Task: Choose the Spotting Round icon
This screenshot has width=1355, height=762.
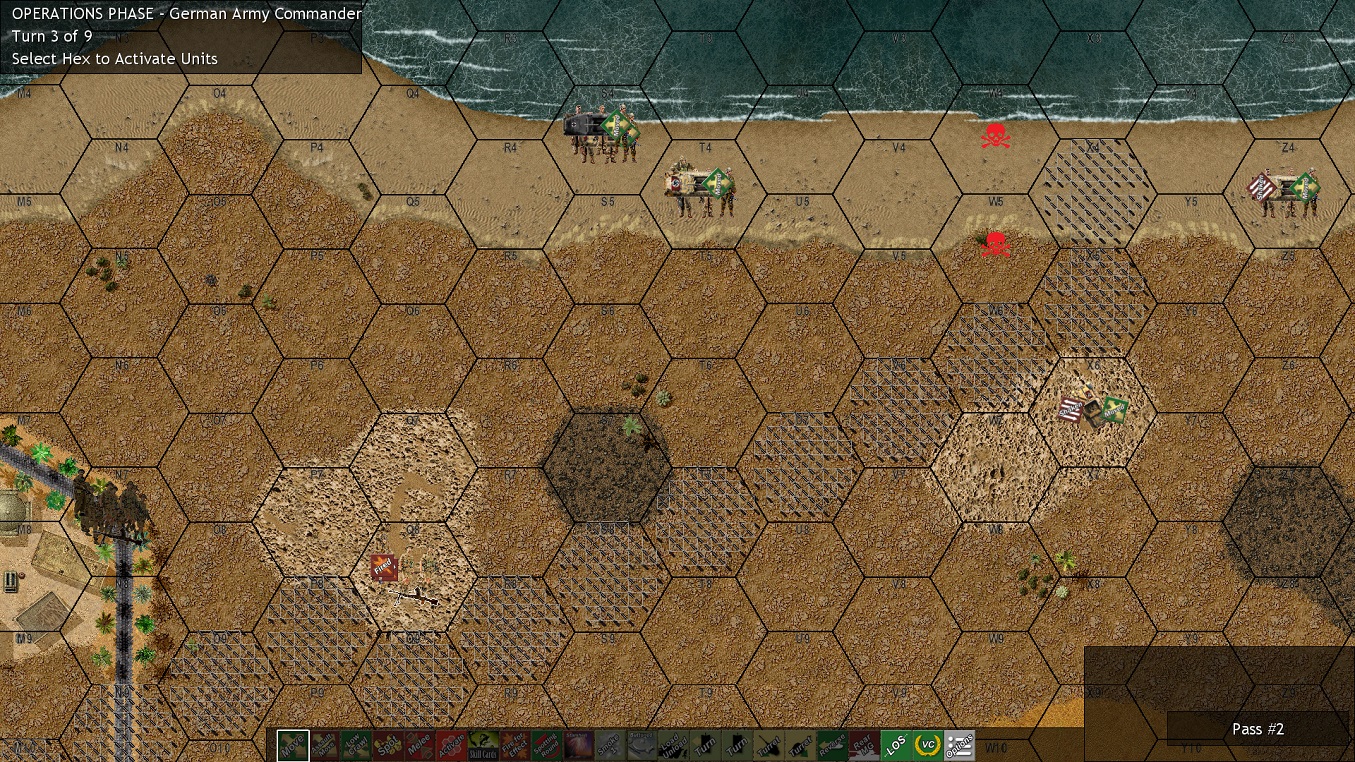Action: (547, 745)
